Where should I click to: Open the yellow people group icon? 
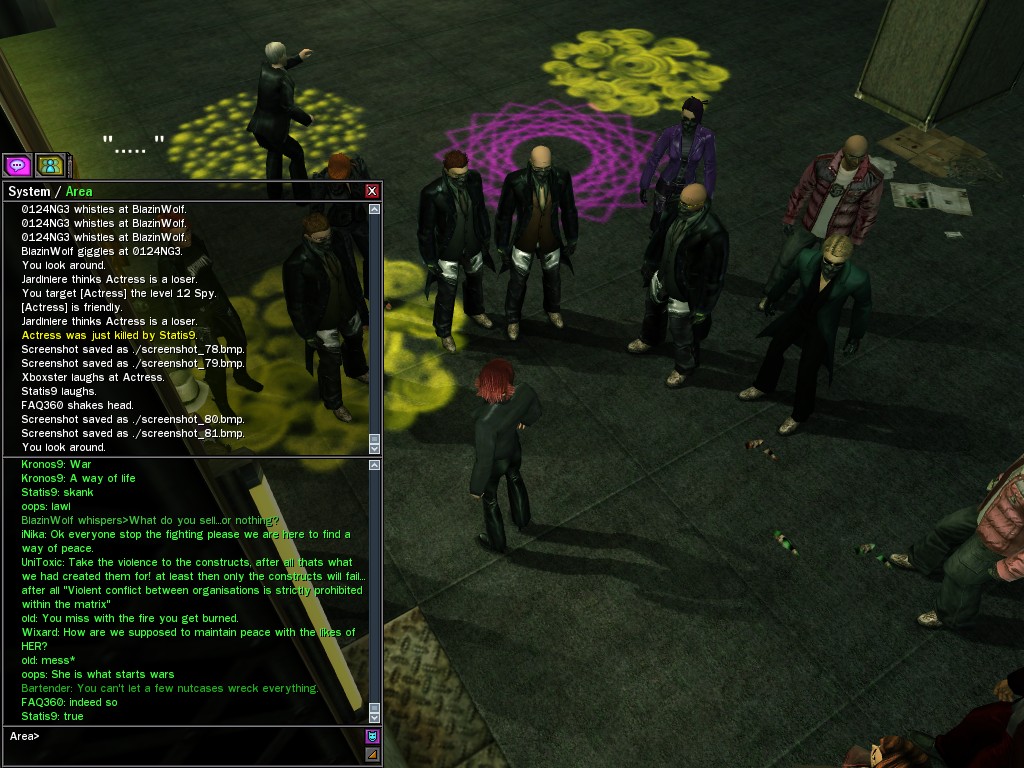coord(48,165)
